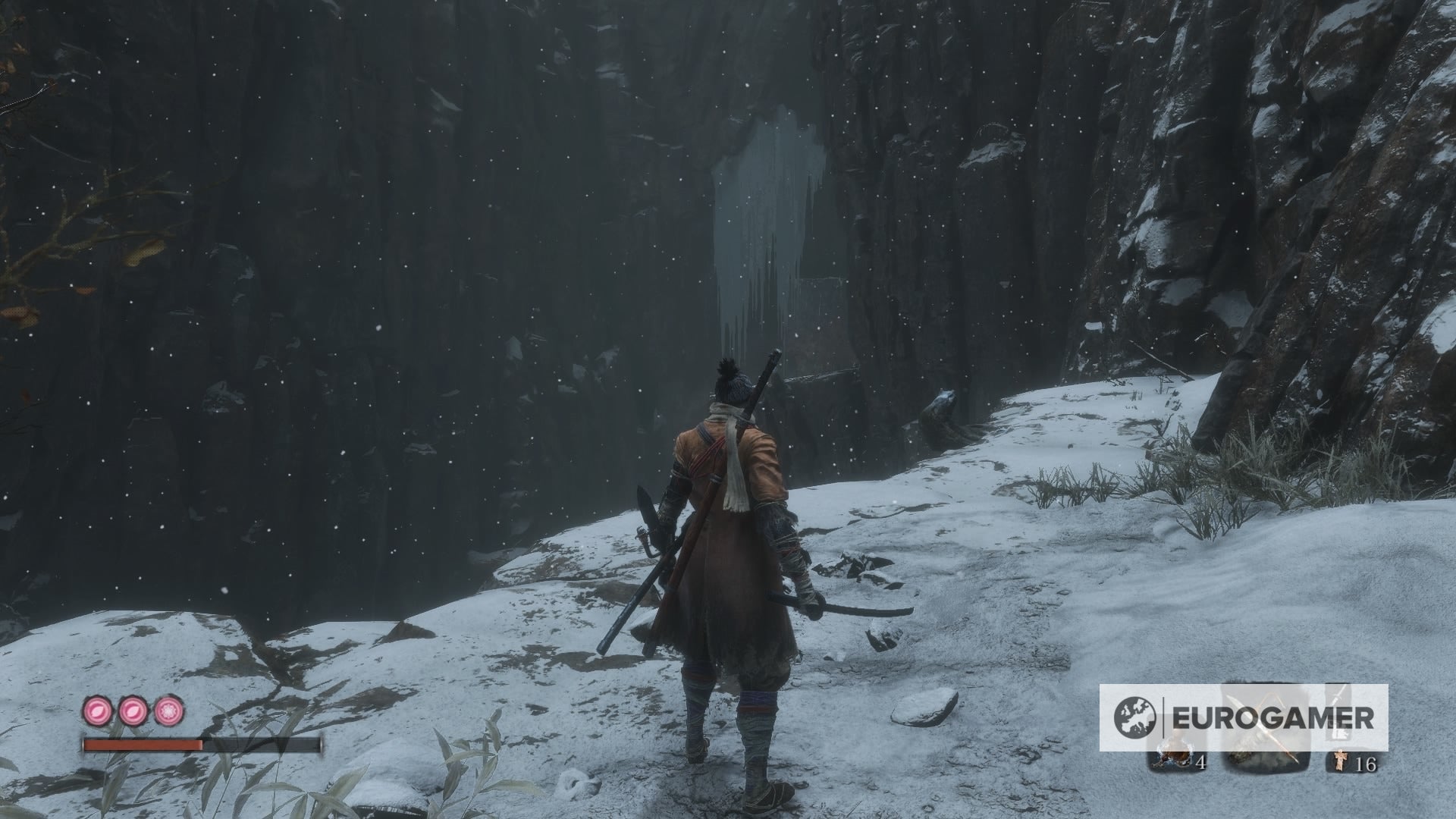Select the spirit emblem counter icon
This screenshot has width=1456, height=819.
(1340, 761)
